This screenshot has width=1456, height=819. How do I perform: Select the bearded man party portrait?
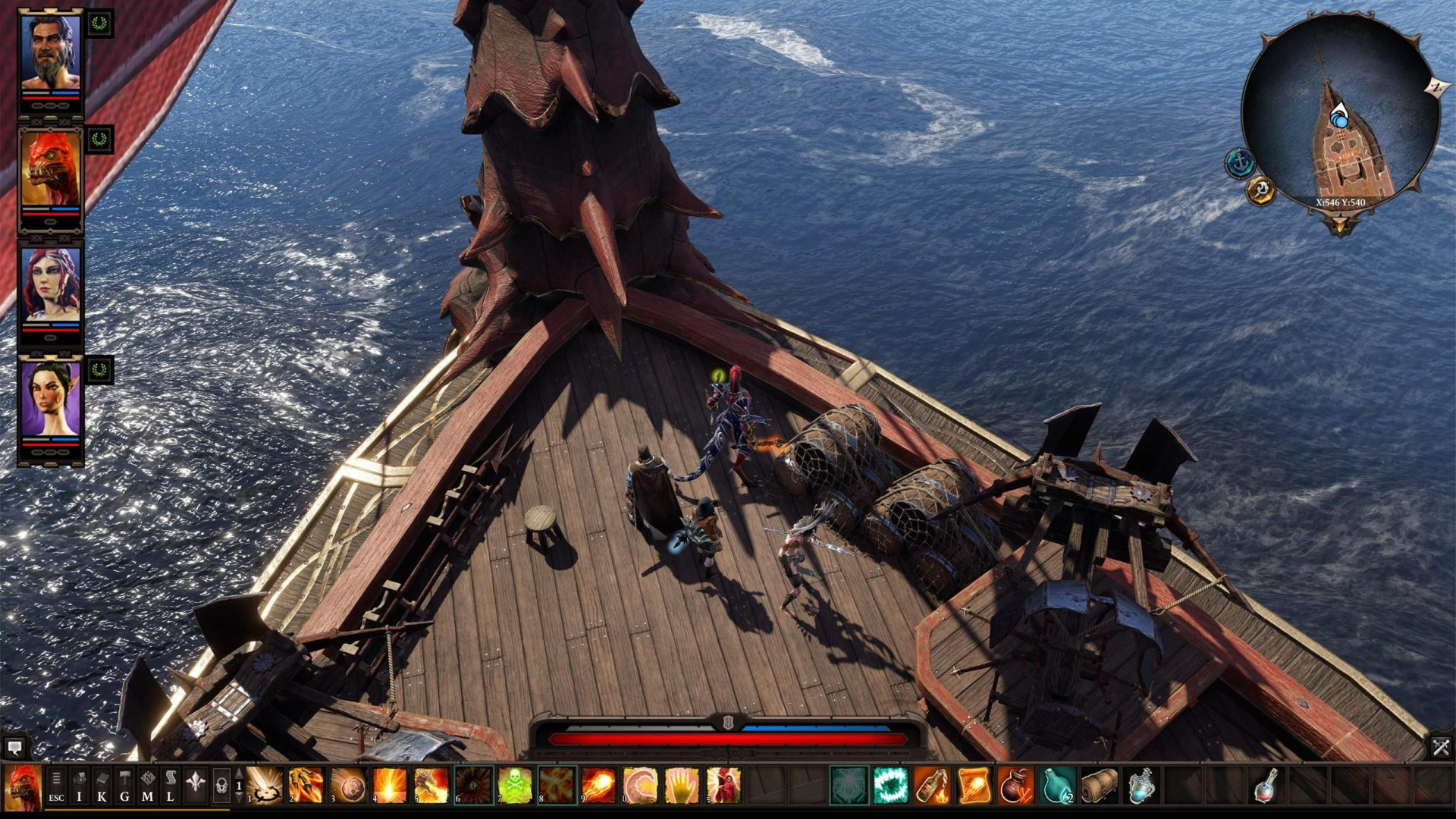point(50,52)
